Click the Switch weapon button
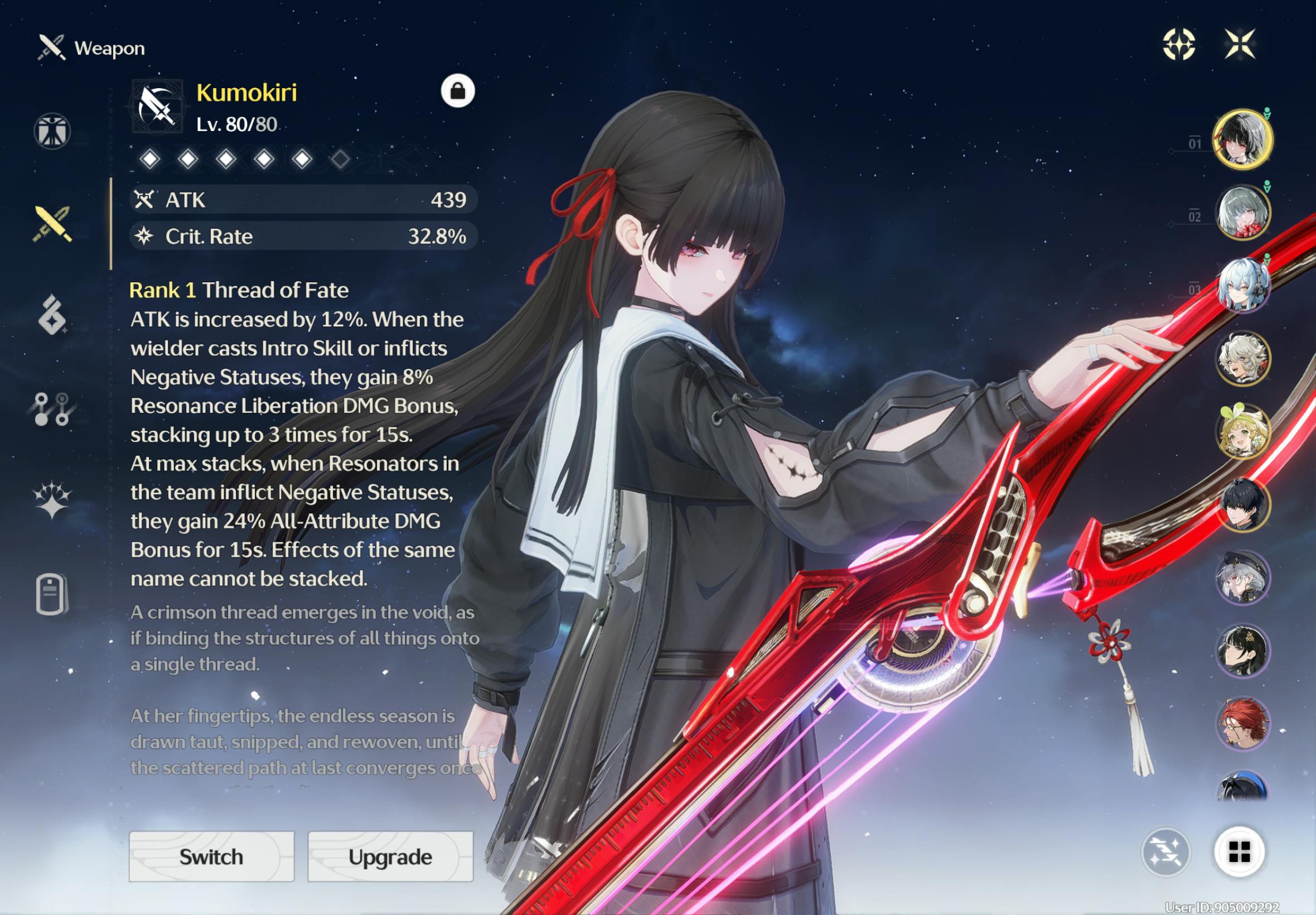1316x915 pixels. click(x=211, y=856)
